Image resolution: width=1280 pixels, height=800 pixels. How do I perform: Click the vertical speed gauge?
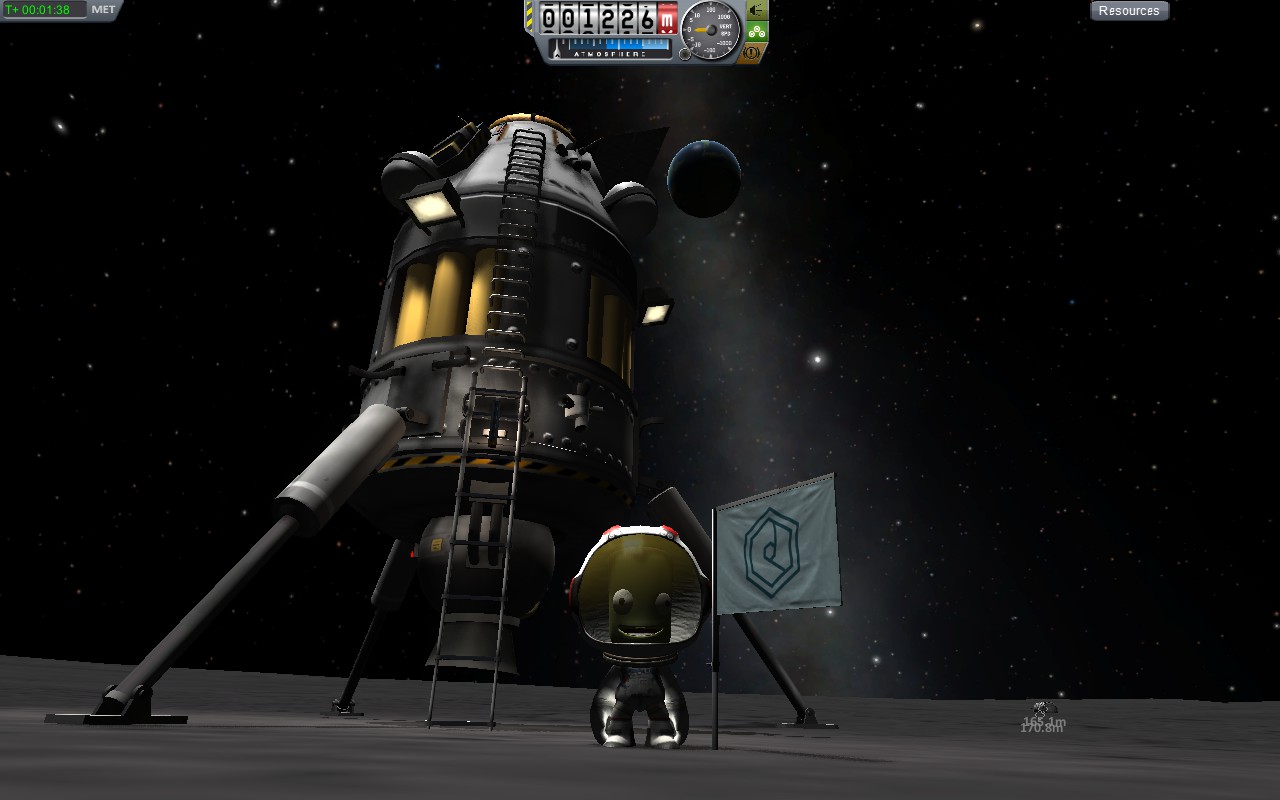710,28
